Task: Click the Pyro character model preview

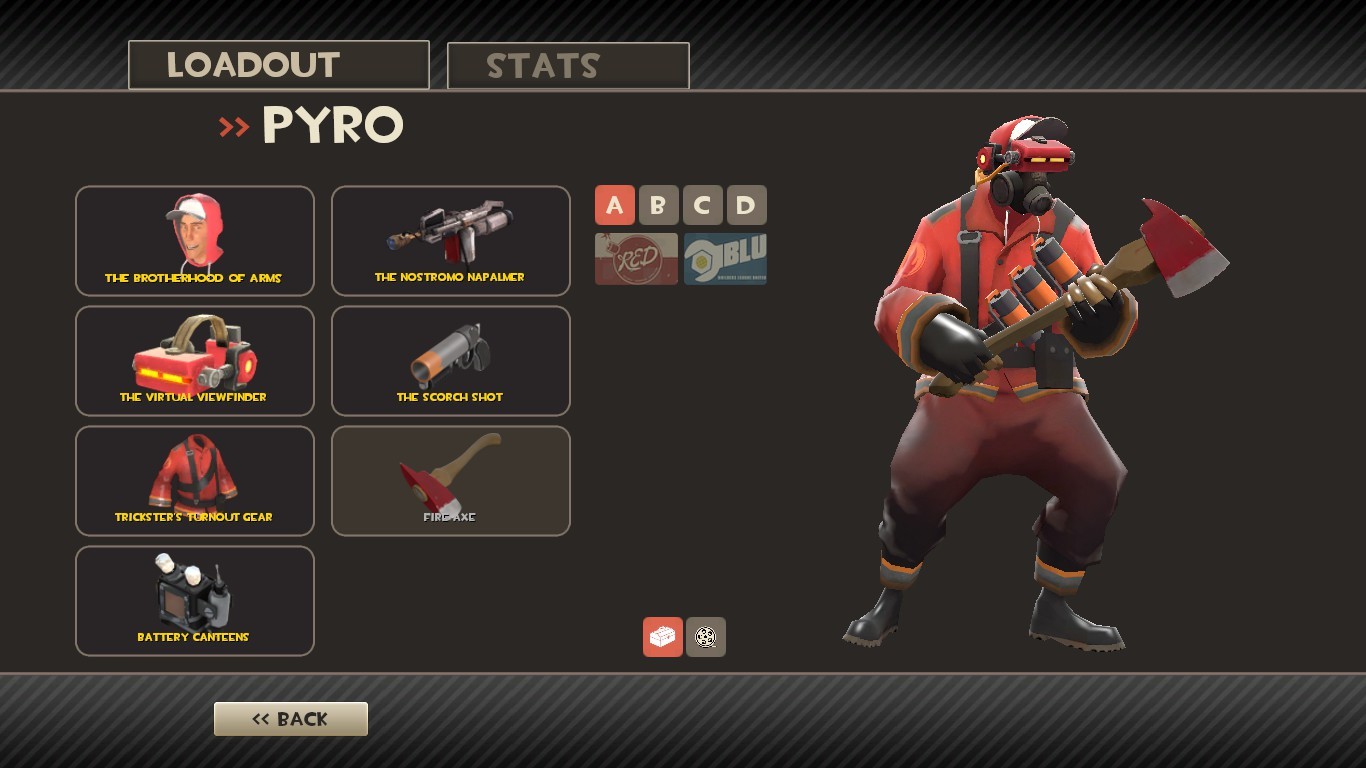Action: pos(1000,400)
